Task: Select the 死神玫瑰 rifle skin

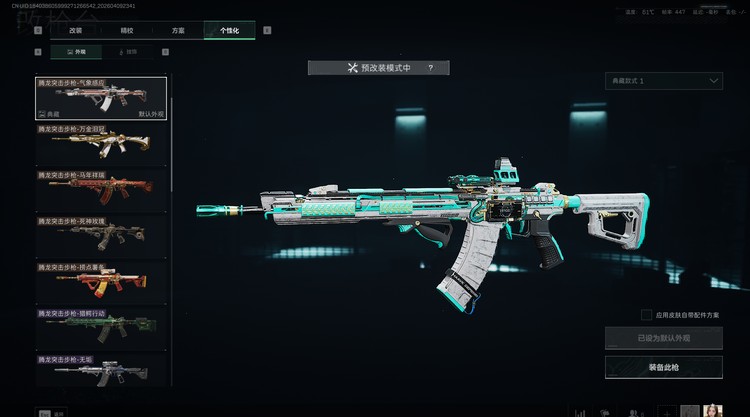Action: pos(101,237)
